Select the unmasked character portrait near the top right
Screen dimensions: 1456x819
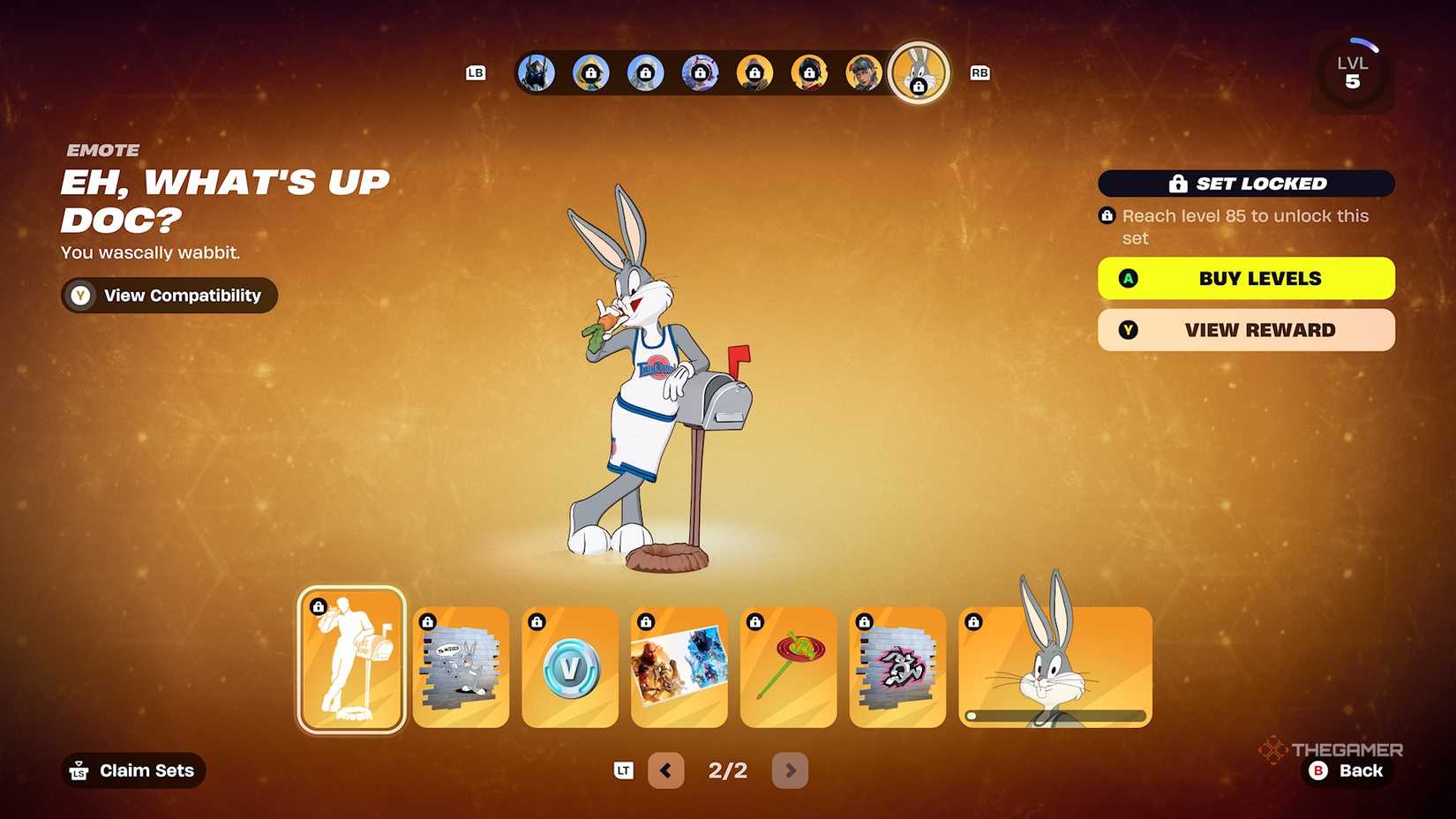pos(863,73)
